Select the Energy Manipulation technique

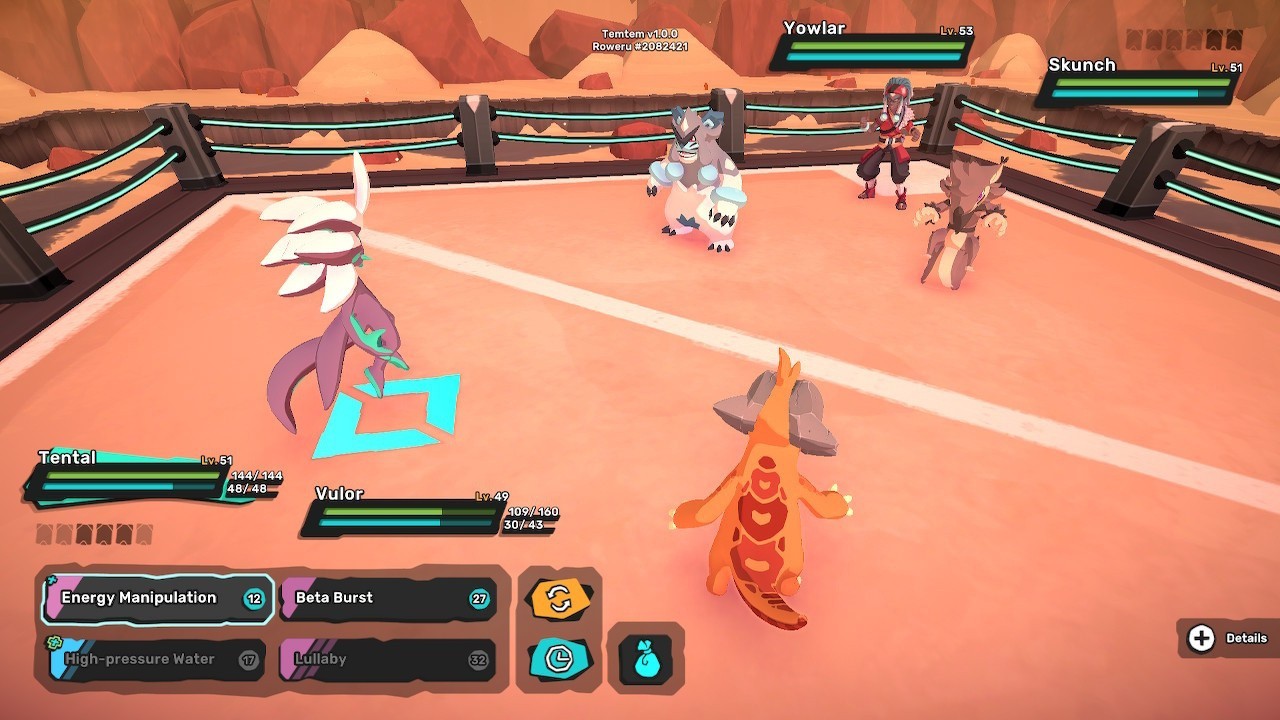pos(157,598)
